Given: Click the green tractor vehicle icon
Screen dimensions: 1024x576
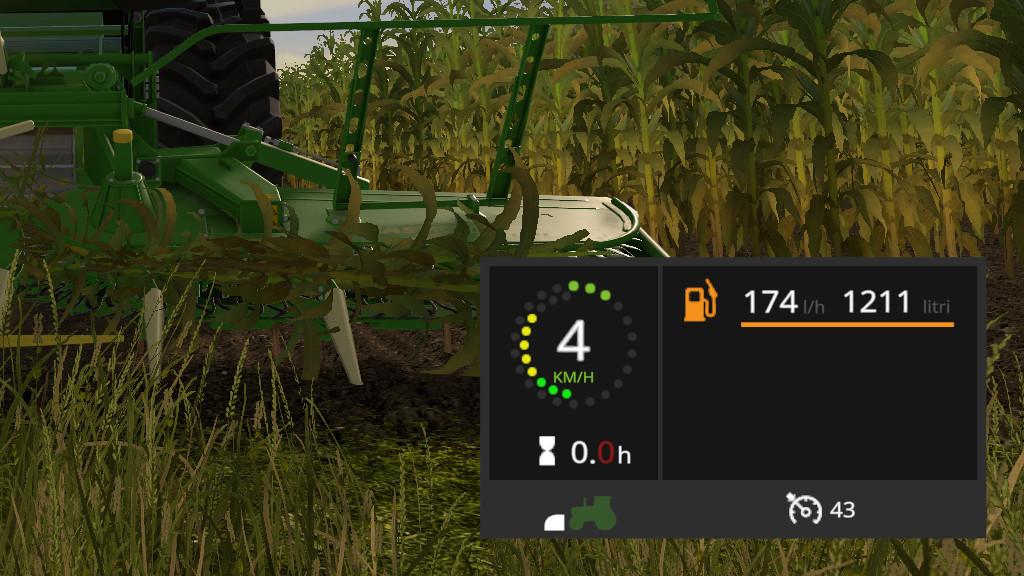Looking at the screenshot, I should tap(592, 511).
